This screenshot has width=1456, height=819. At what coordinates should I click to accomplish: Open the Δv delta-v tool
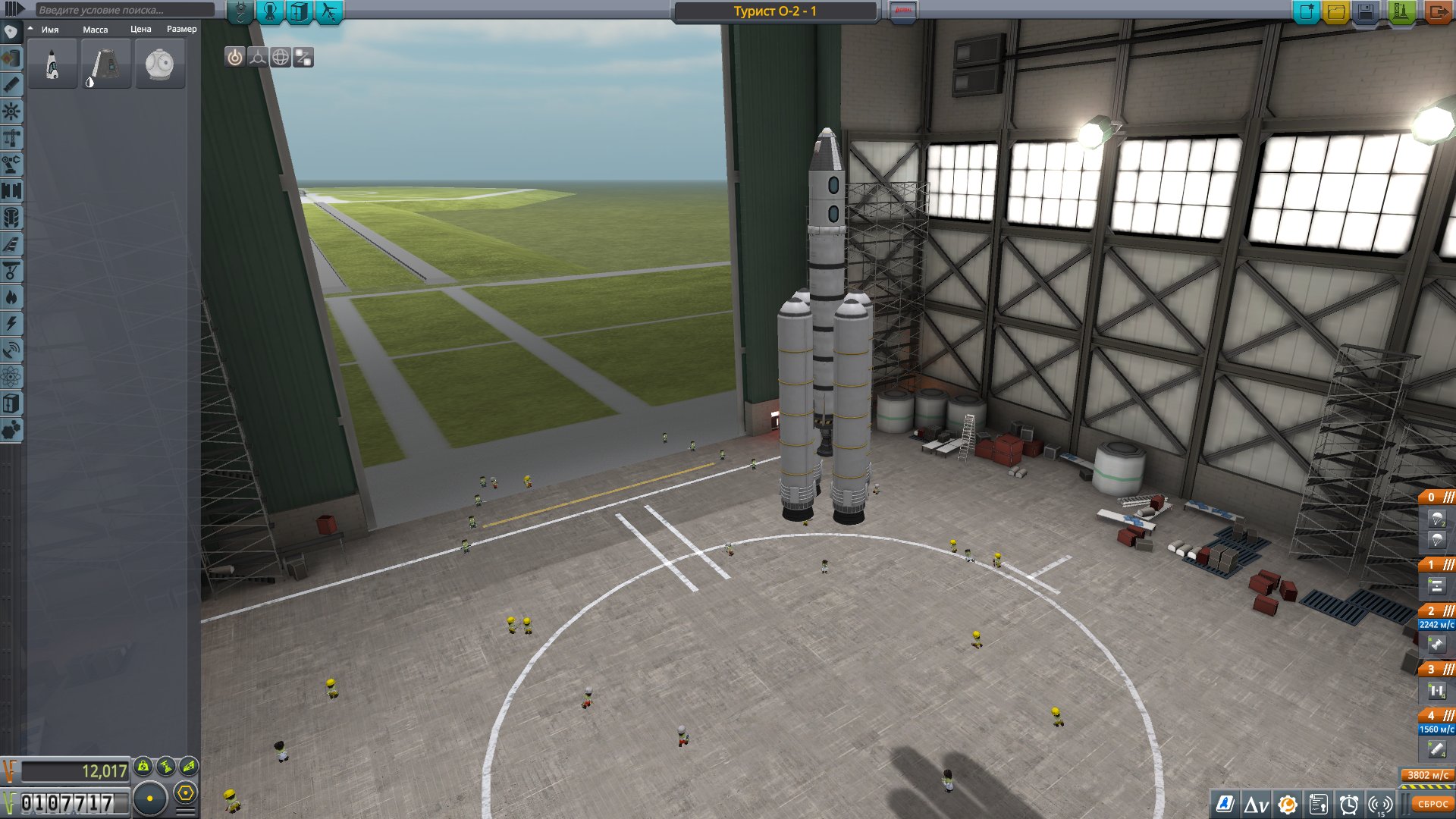1256,805
